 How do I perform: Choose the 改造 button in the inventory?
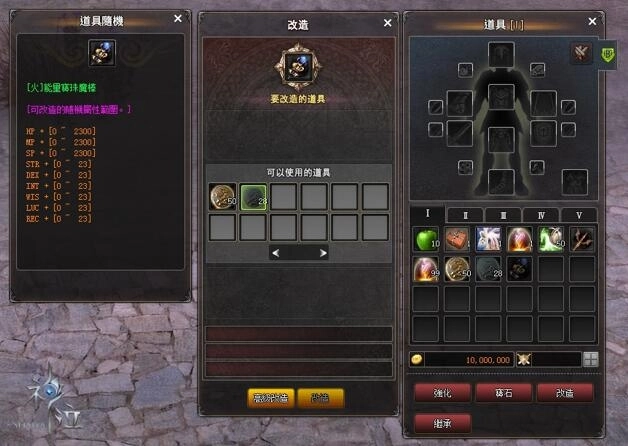(x=565, y=392)
